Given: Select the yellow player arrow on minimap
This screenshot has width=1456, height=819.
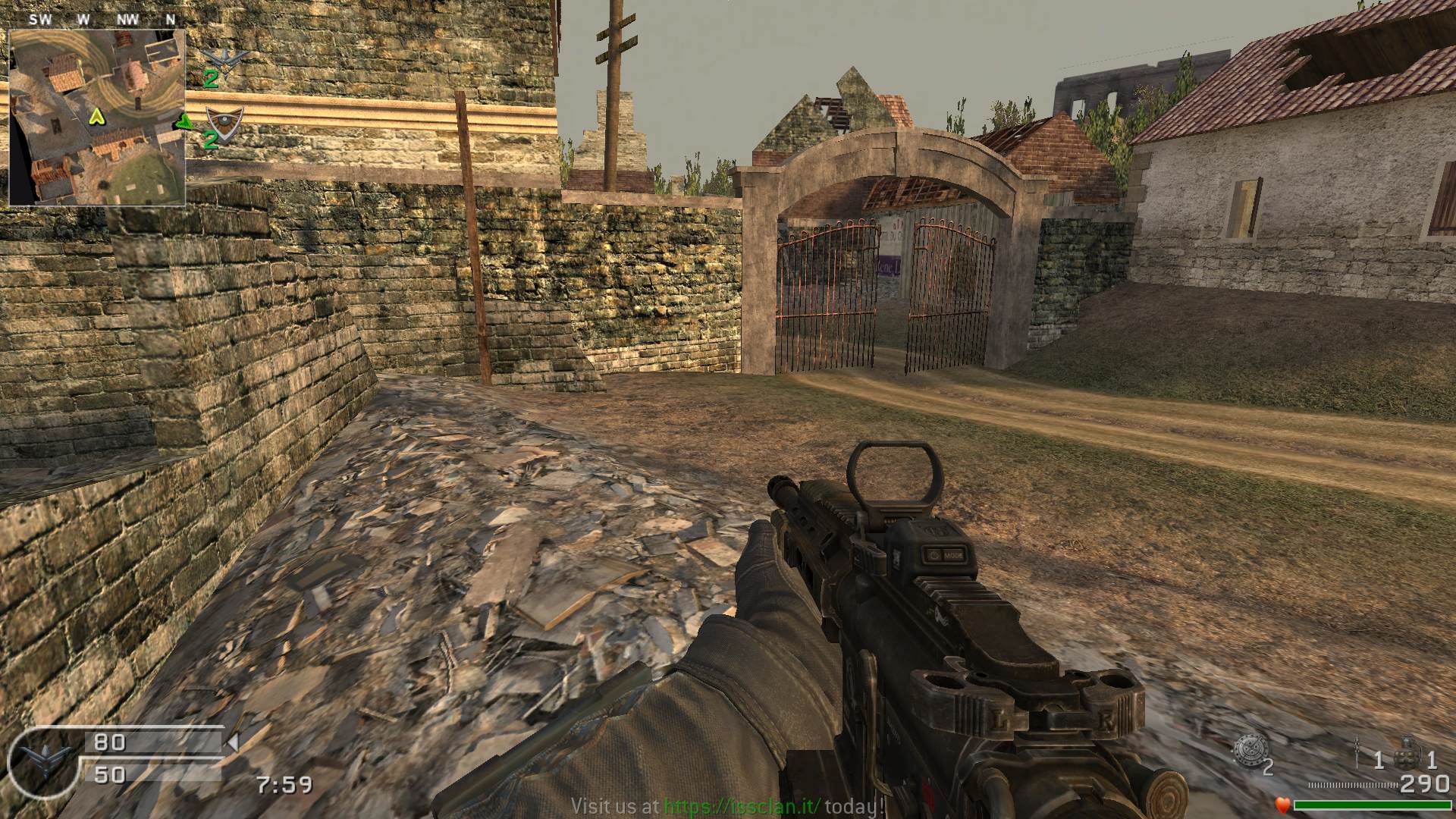Looking at the screenshot, I should tap(96, 117).
